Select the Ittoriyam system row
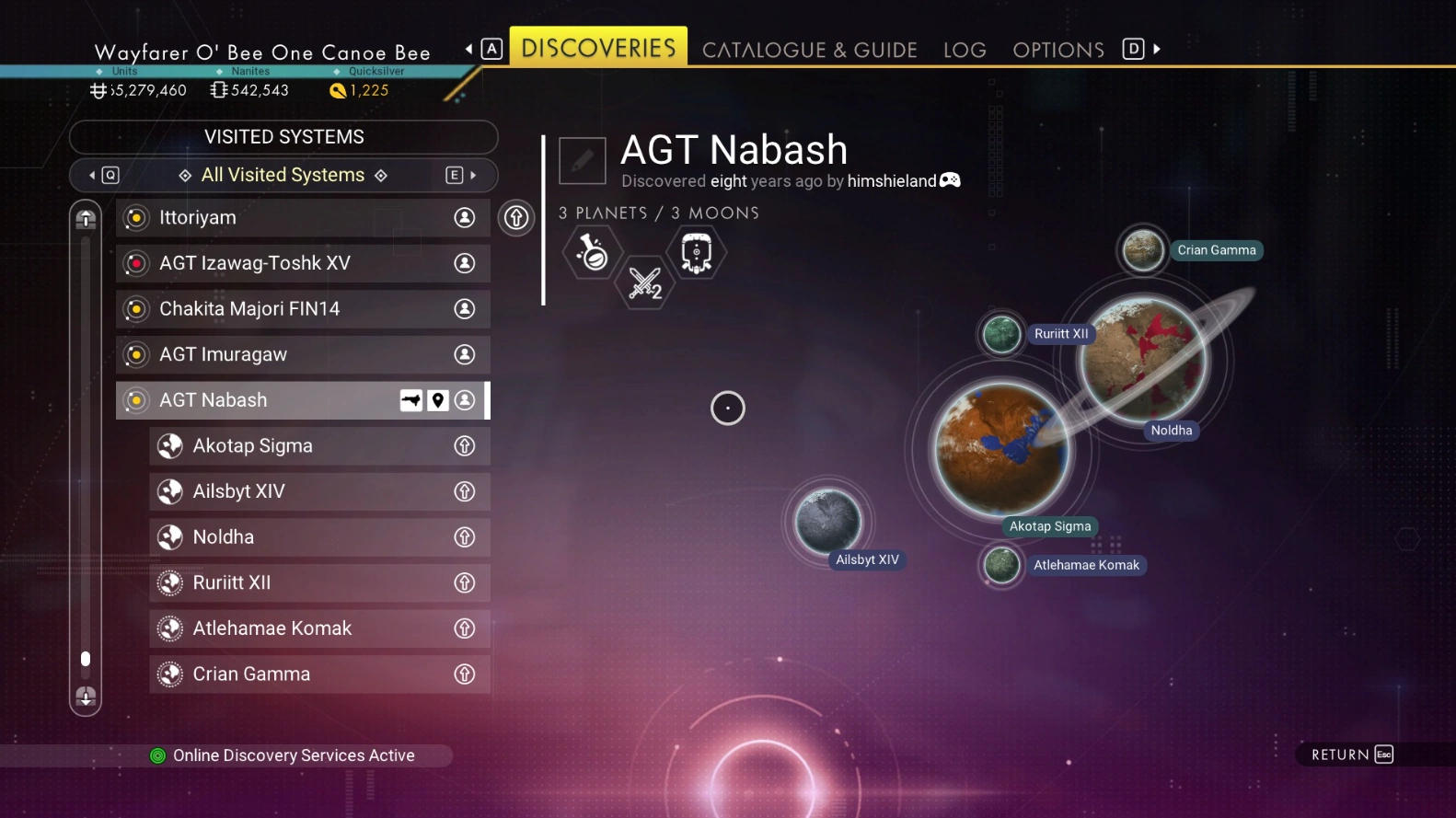 pyautogui.click(x=303, y=218)
